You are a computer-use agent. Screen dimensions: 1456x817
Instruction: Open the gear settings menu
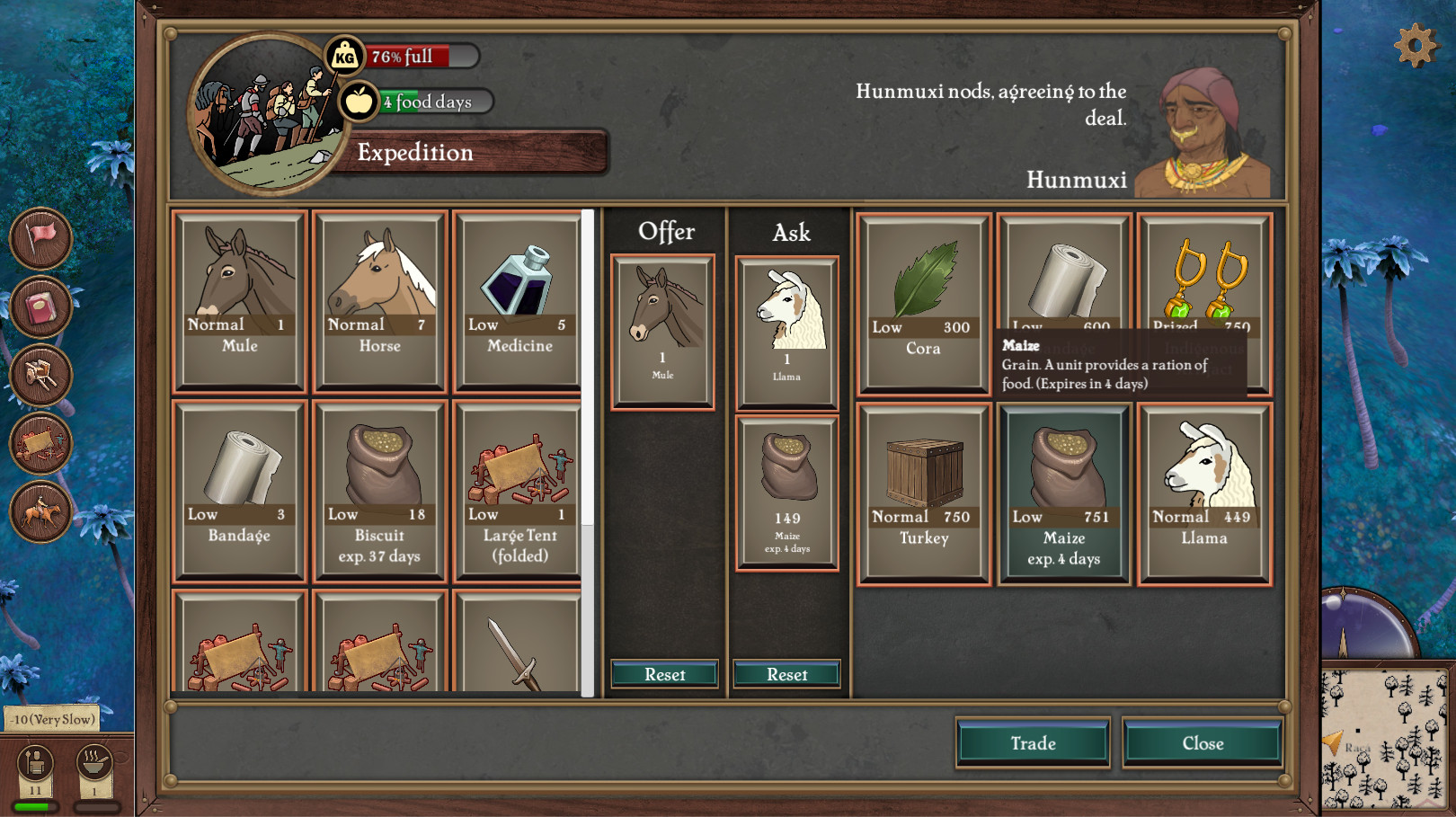(1415, 45)
